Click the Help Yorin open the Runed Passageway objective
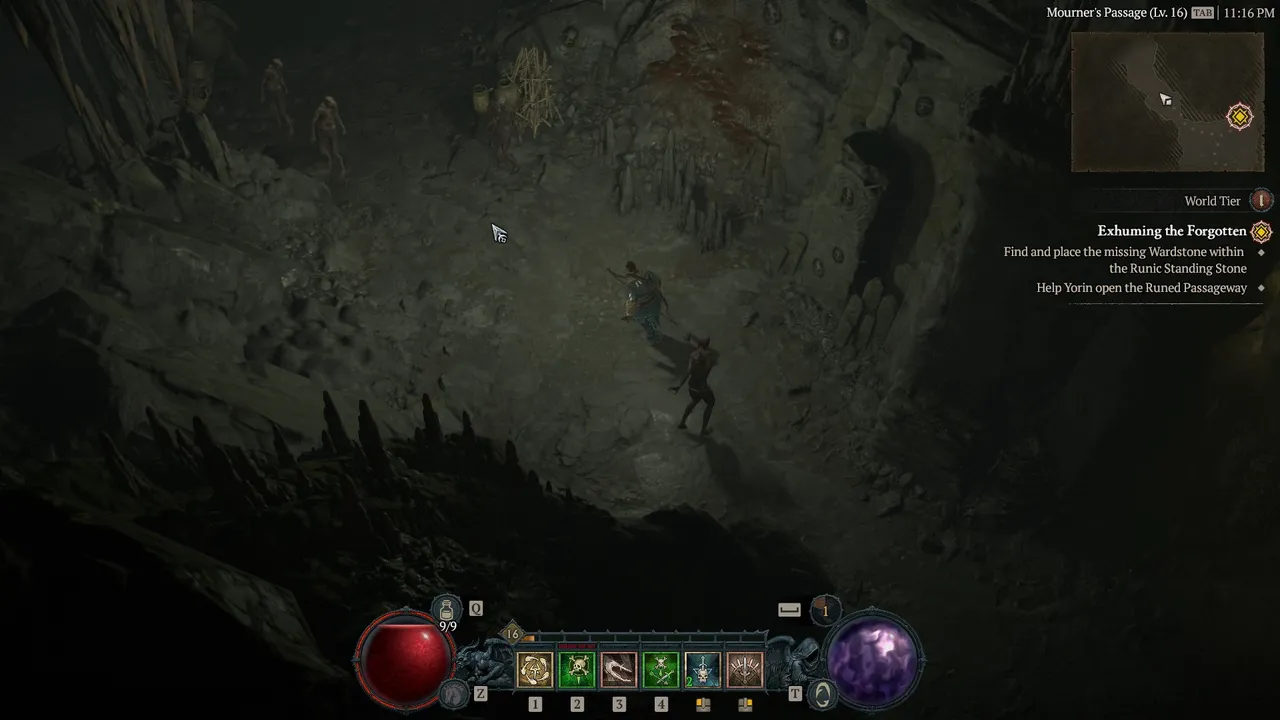The height and width of the screenshot is (720, 1280). [x=1141, y=288]
